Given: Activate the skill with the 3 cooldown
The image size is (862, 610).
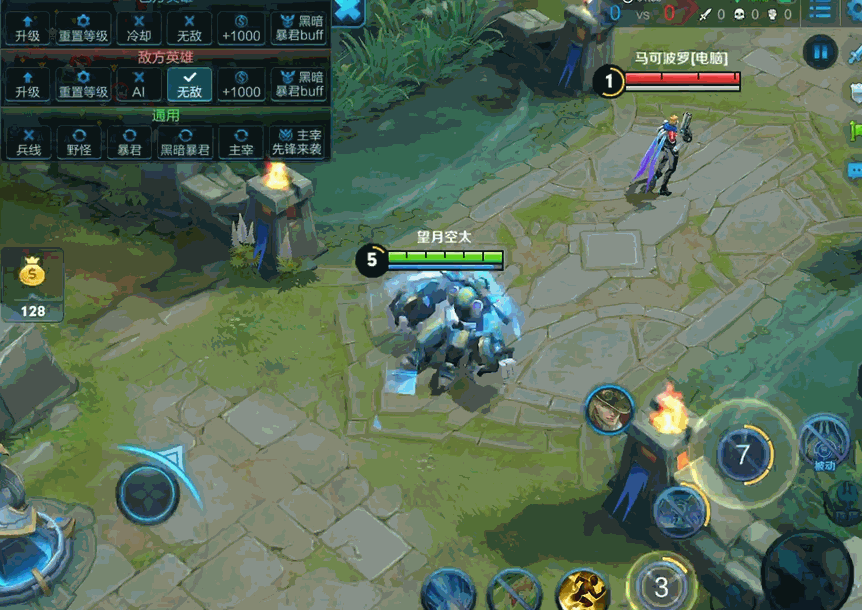Looking at the screenshot, I should pos(661,585).
